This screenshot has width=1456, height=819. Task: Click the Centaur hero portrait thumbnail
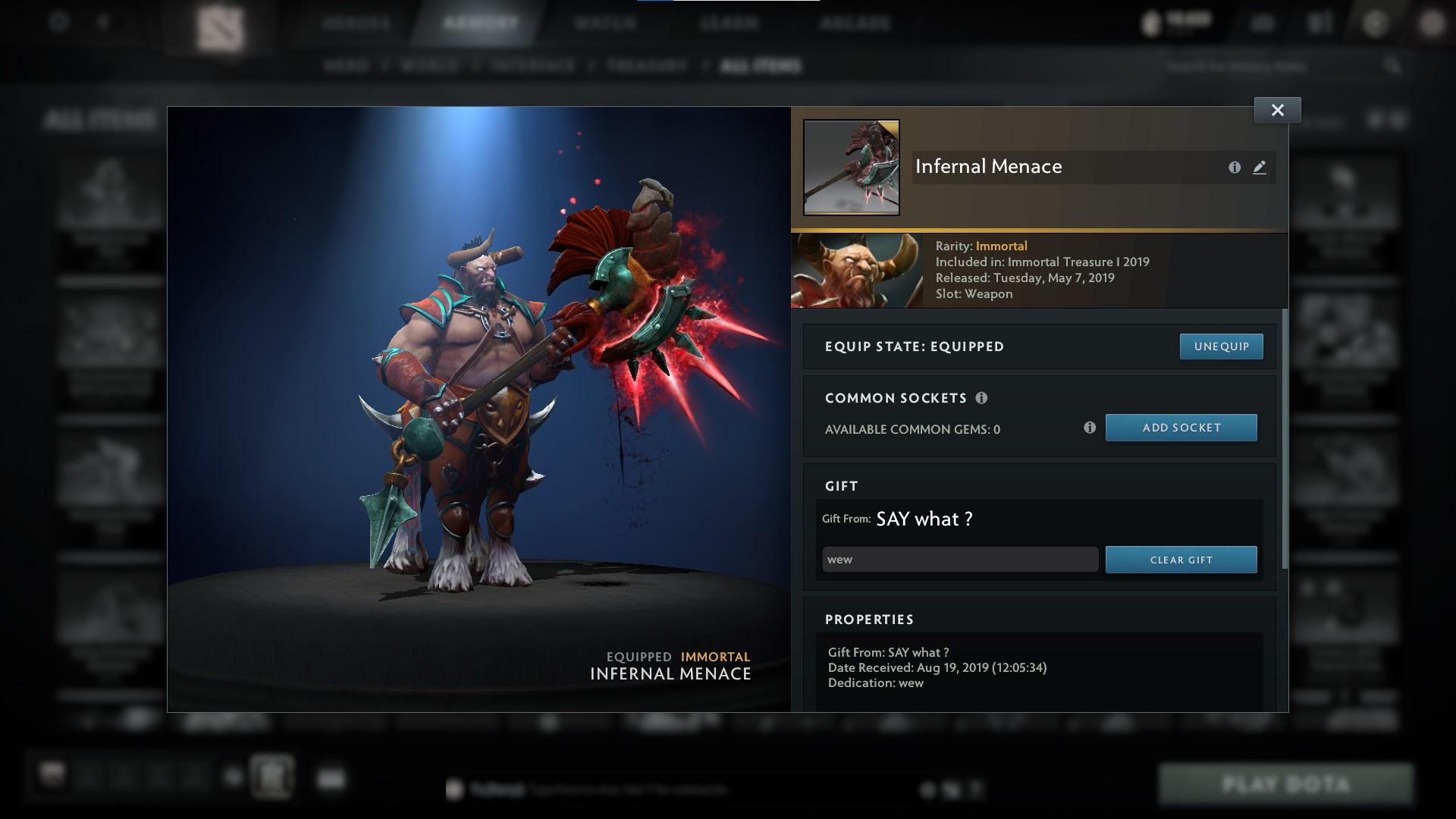click(x=857, y=270)
